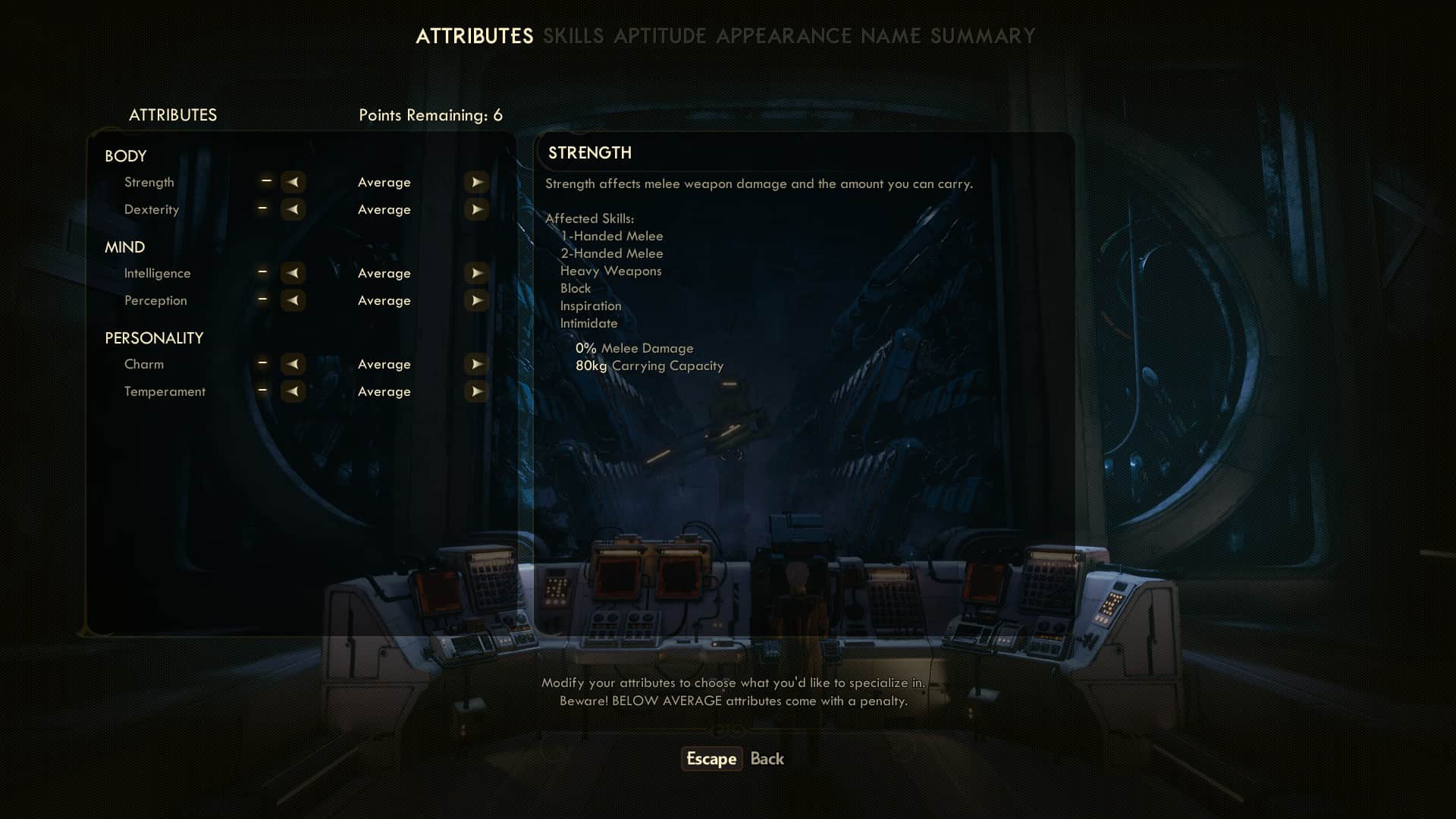Go to the Appearance tab

pyautogui.click(x=783, y=36)
